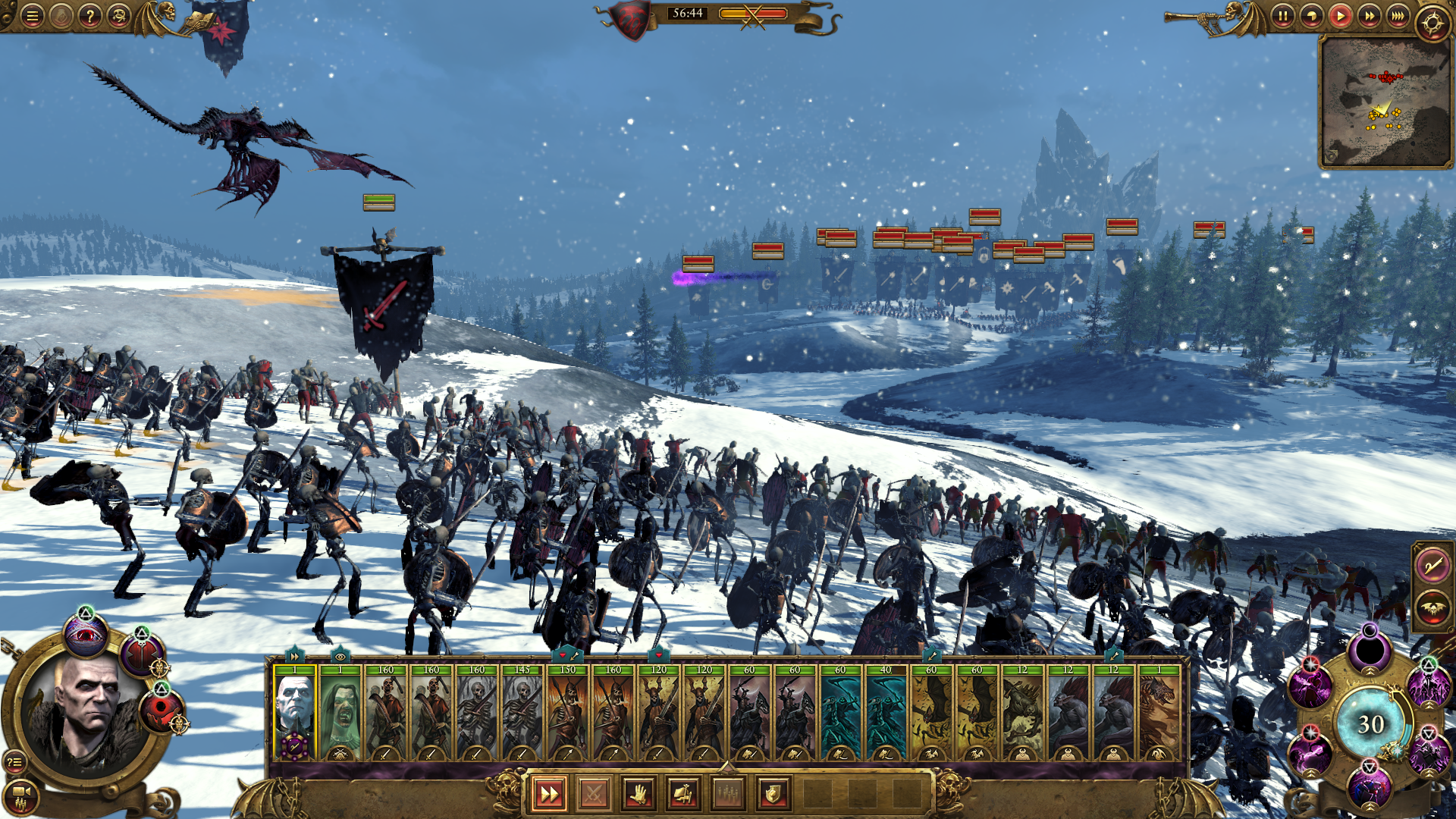This screenshot has width=1456, height=819.
Task: Click the round bat icon button at right edge
Action: (1432, 607)
